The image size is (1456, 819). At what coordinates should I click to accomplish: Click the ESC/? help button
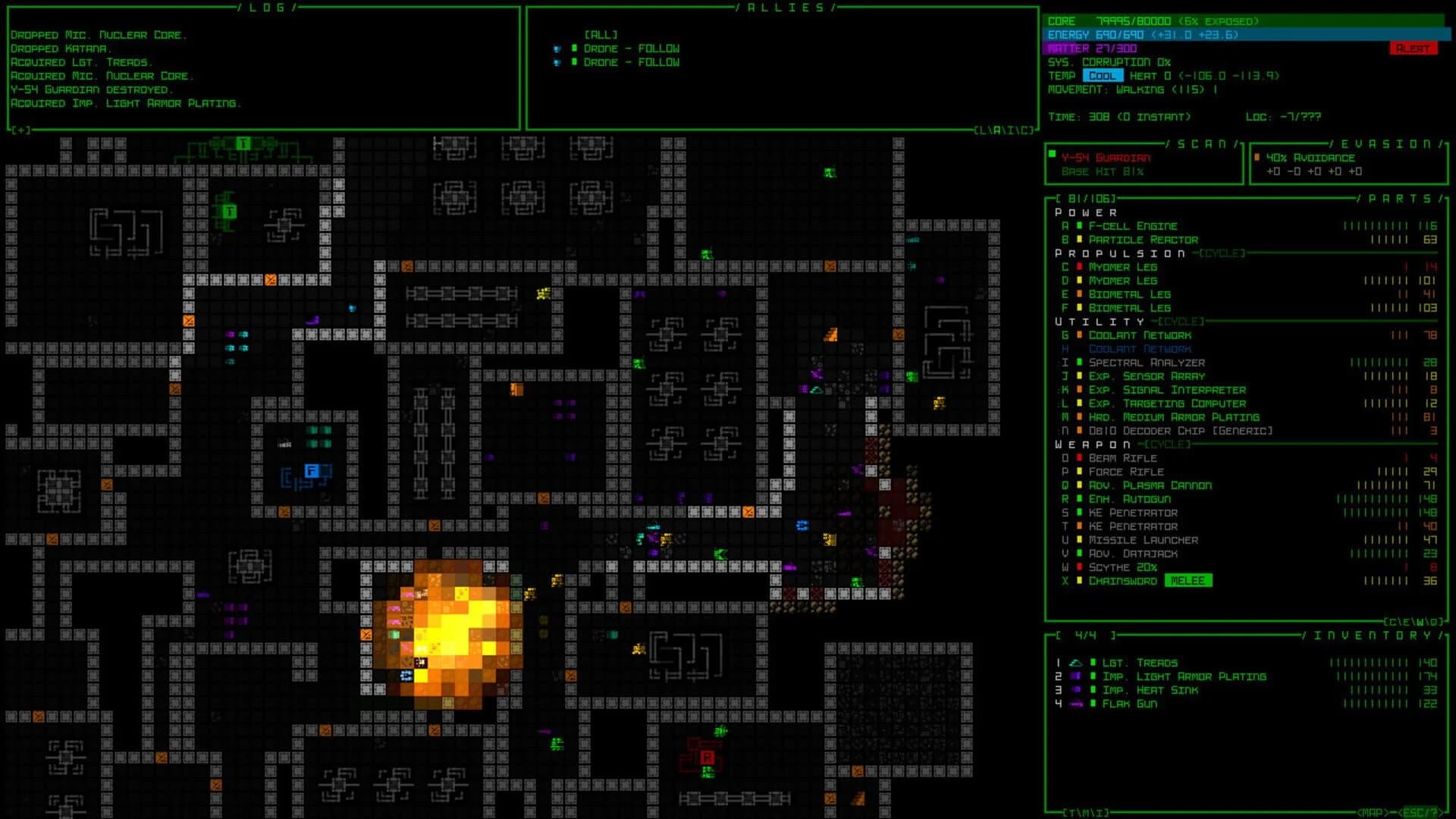1420,811
